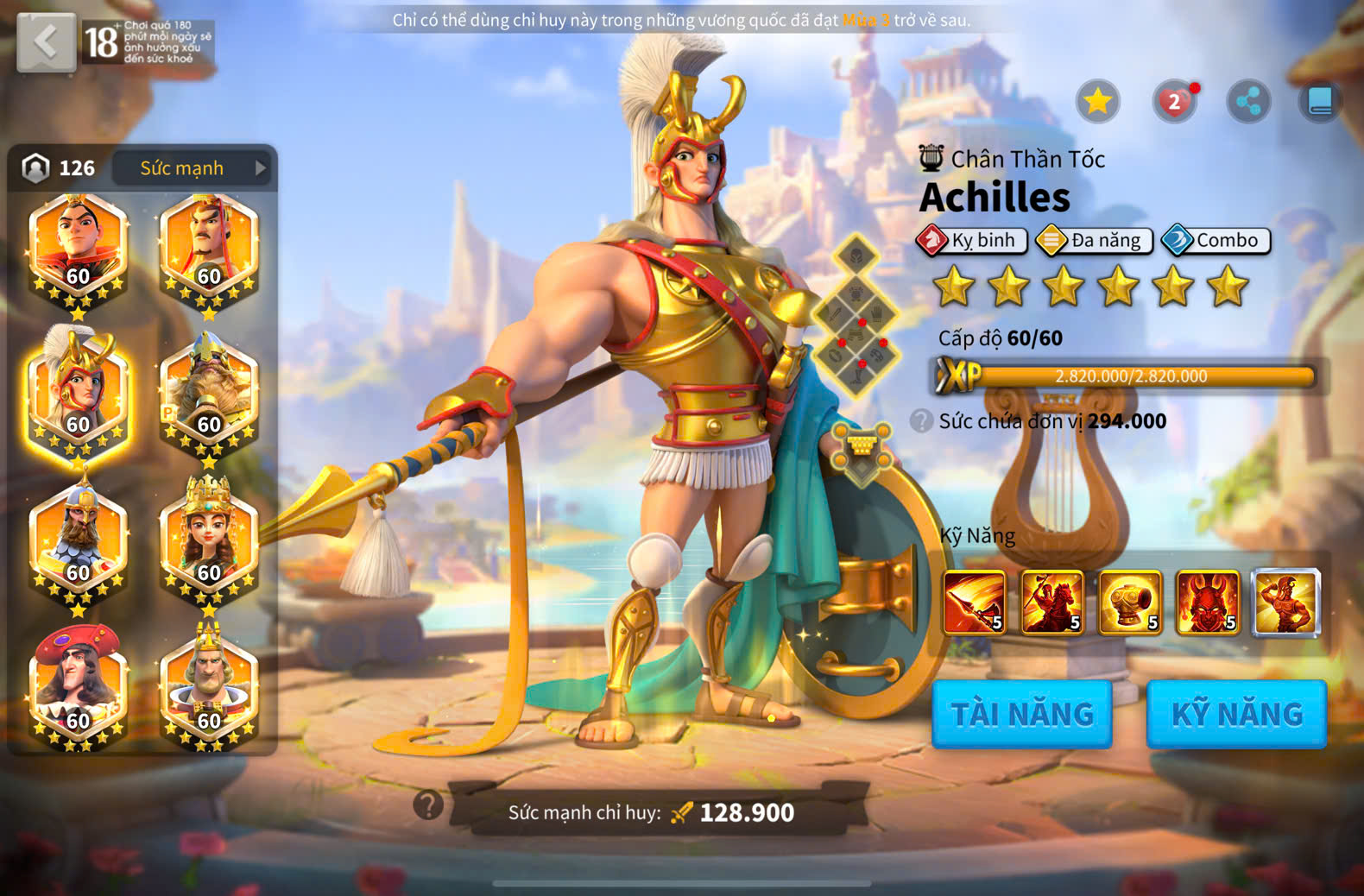Image resolution: width=1364 pixels, height=896 pixels.
Task: Show help for Sức chứa đơn vị
Action: [921, 421]
